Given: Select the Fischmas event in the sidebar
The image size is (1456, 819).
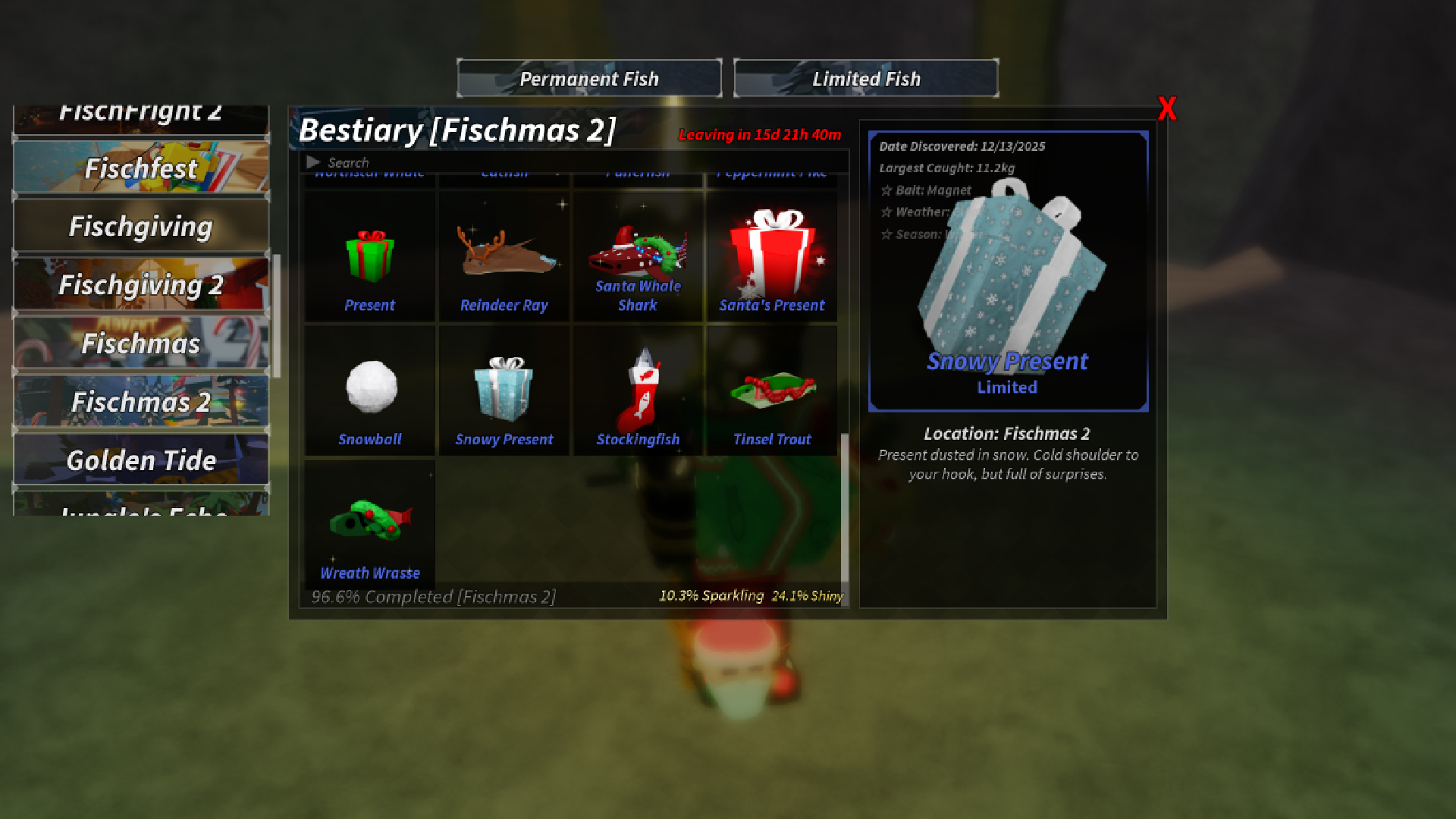Looking at the screenshot, I should coord(140,344).
